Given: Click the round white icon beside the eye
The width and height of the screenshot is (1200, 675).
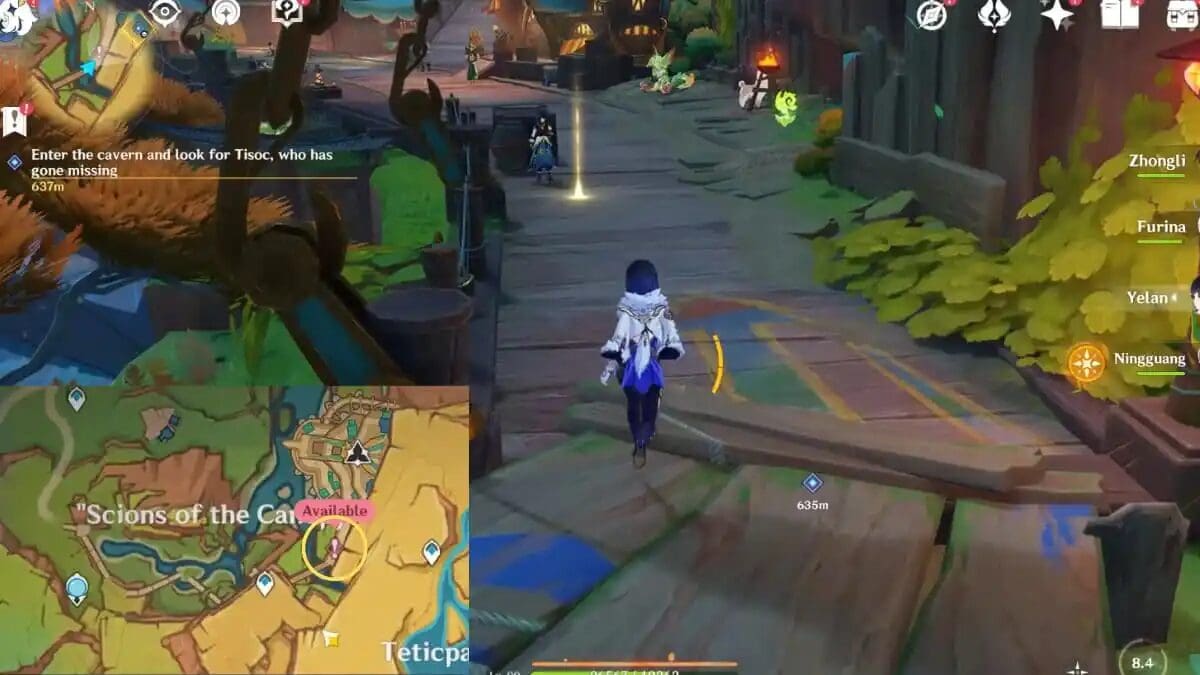Looking at the screenshot, I should click(x=226, y=13).
